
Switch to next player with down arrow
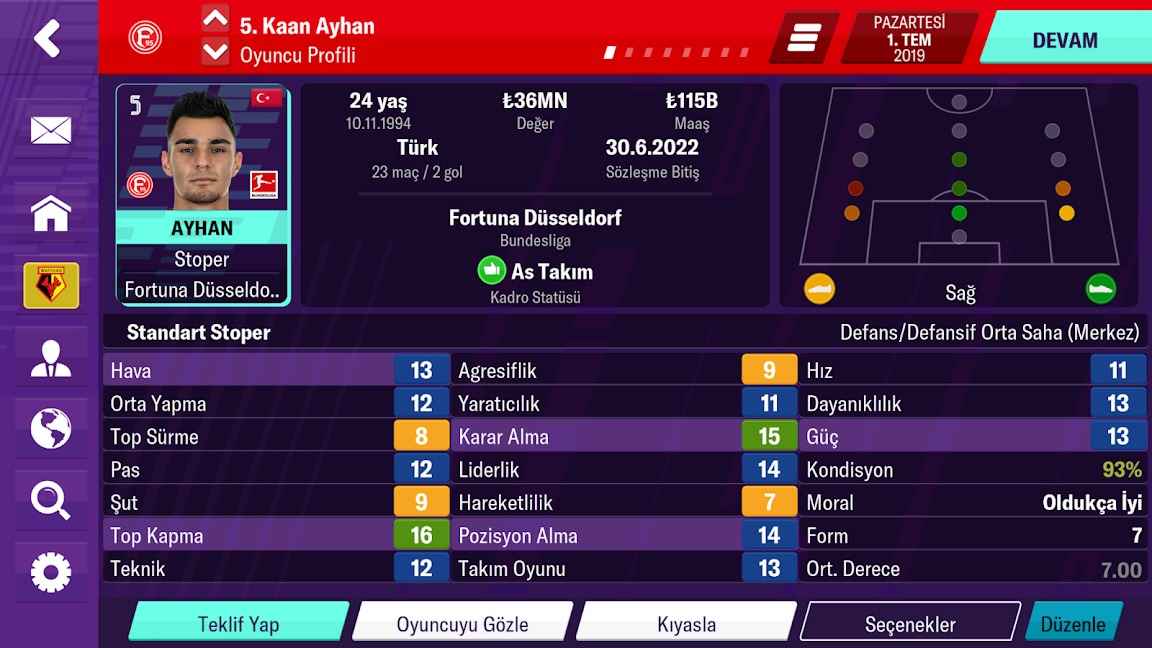[x=215, y=52]
